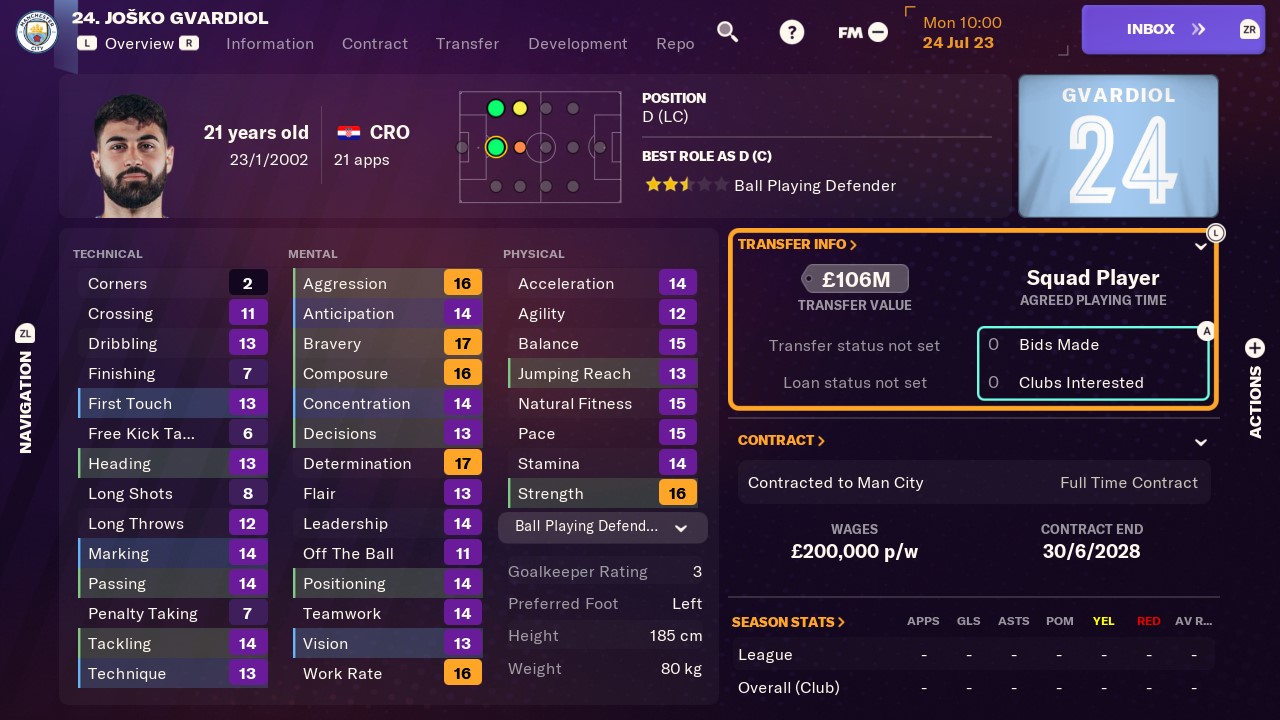Switch to the Development tab
The image size is (1280, 720).
(578, 44)
